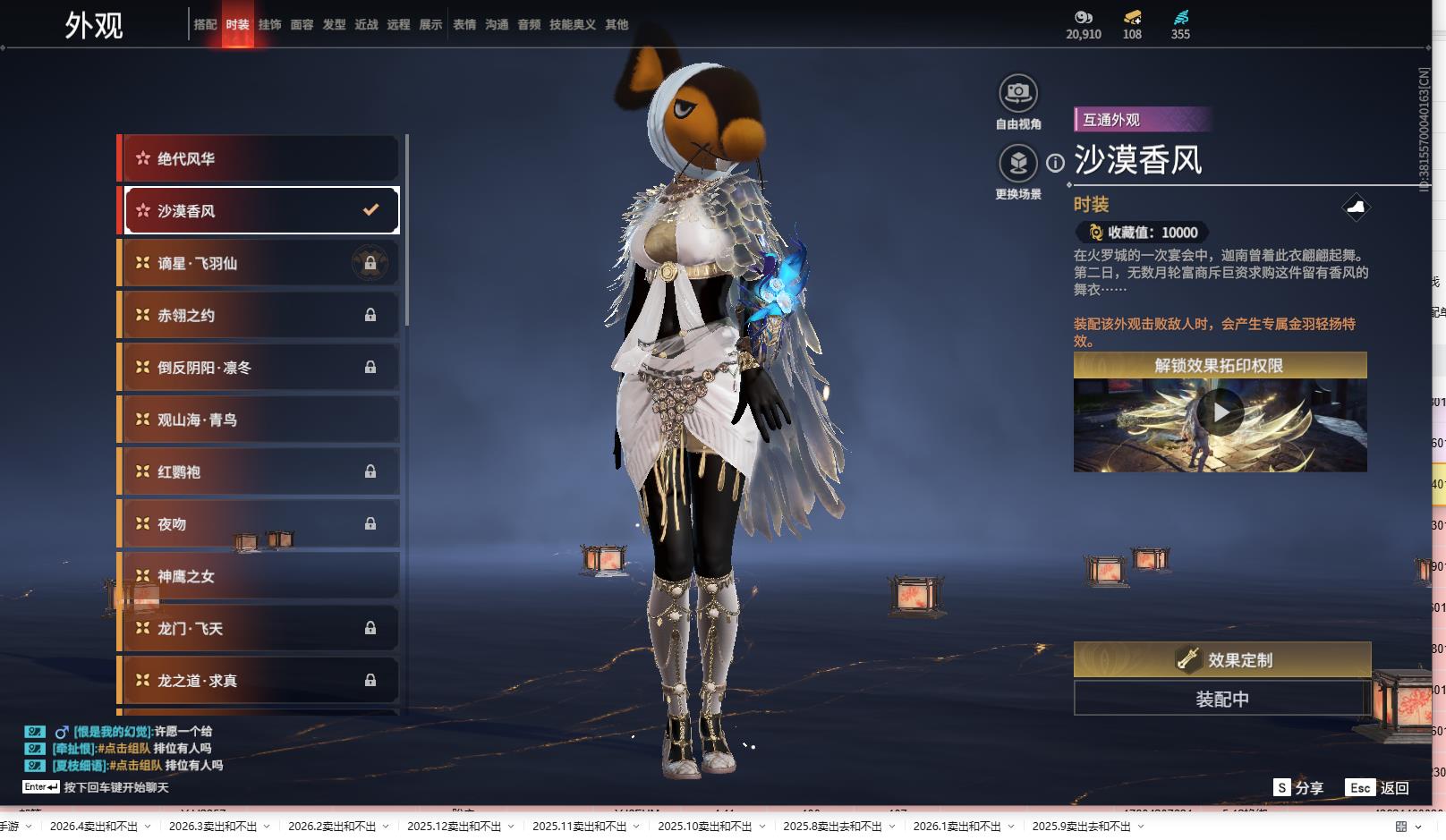Screen dimensions: 1446x840
Task: Choose the 龙之道·求真 outfit
Action: pos(259,681)
